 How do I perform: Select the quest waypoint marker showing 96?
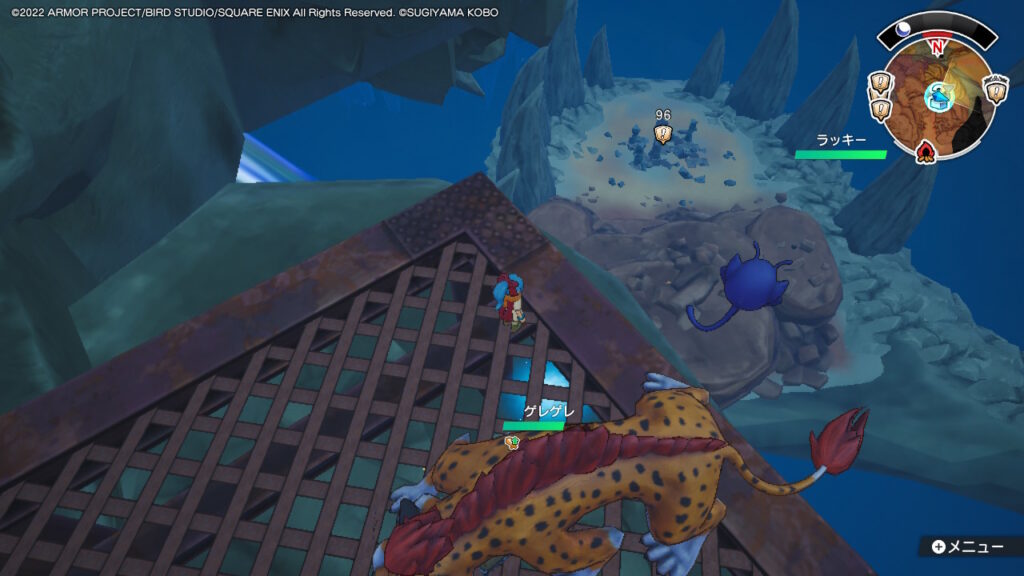coord(662,131)
